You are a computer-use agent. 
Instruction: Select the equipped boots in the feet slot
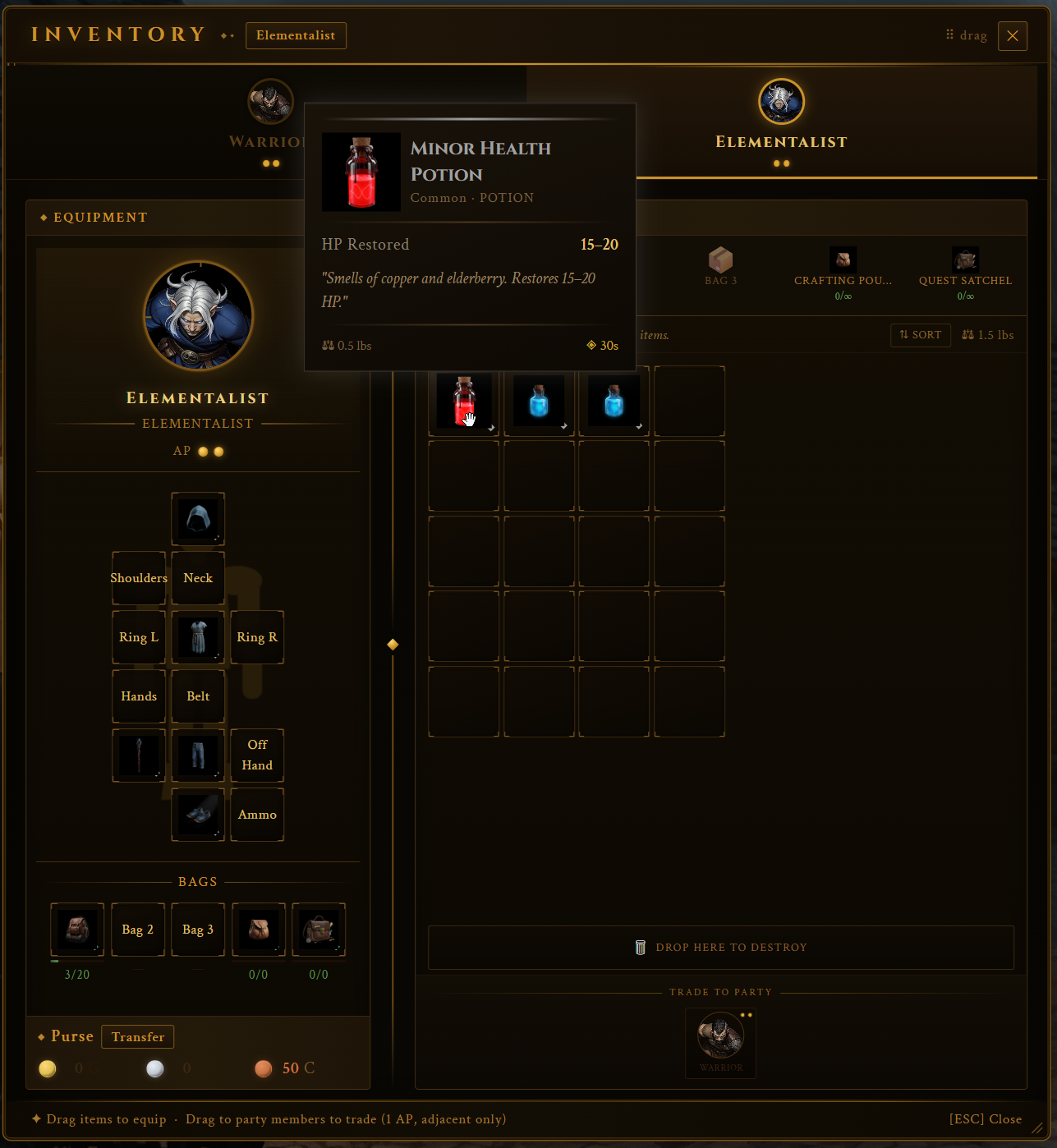click(198, 815)
